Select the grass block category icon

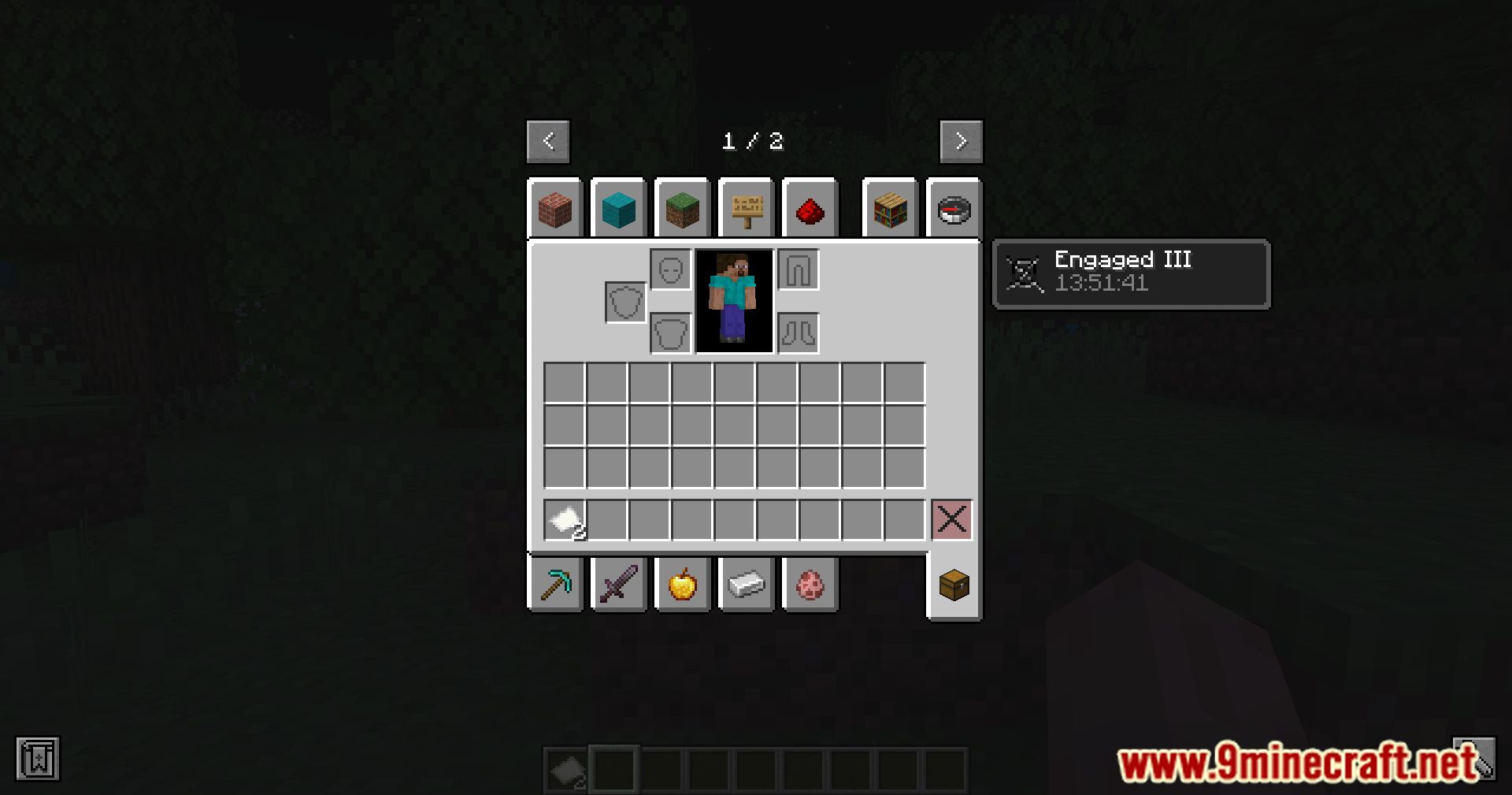pos(682,208)
